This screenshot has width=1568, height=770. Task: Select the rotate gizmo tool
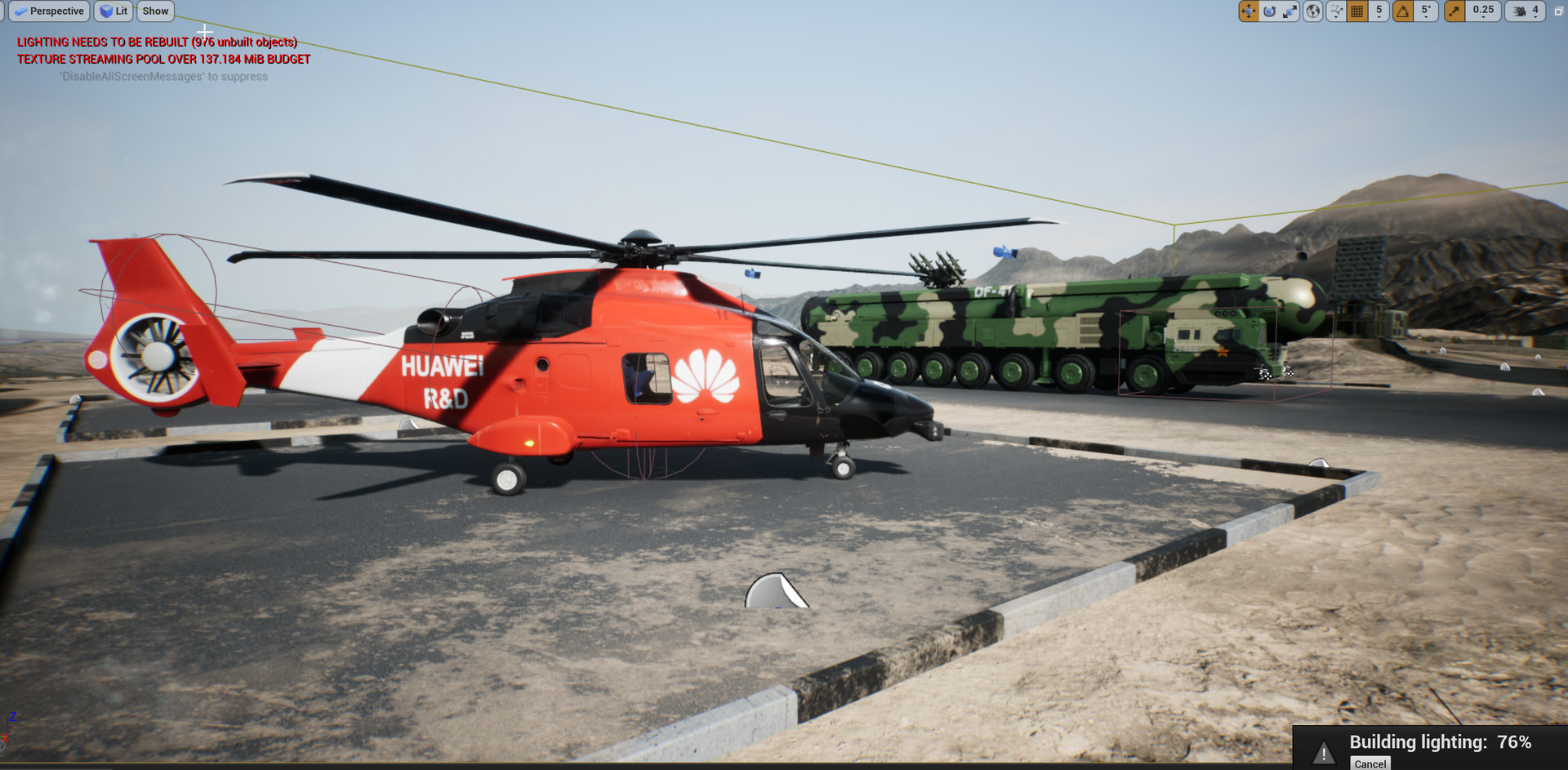click(x=1269, y=11)
